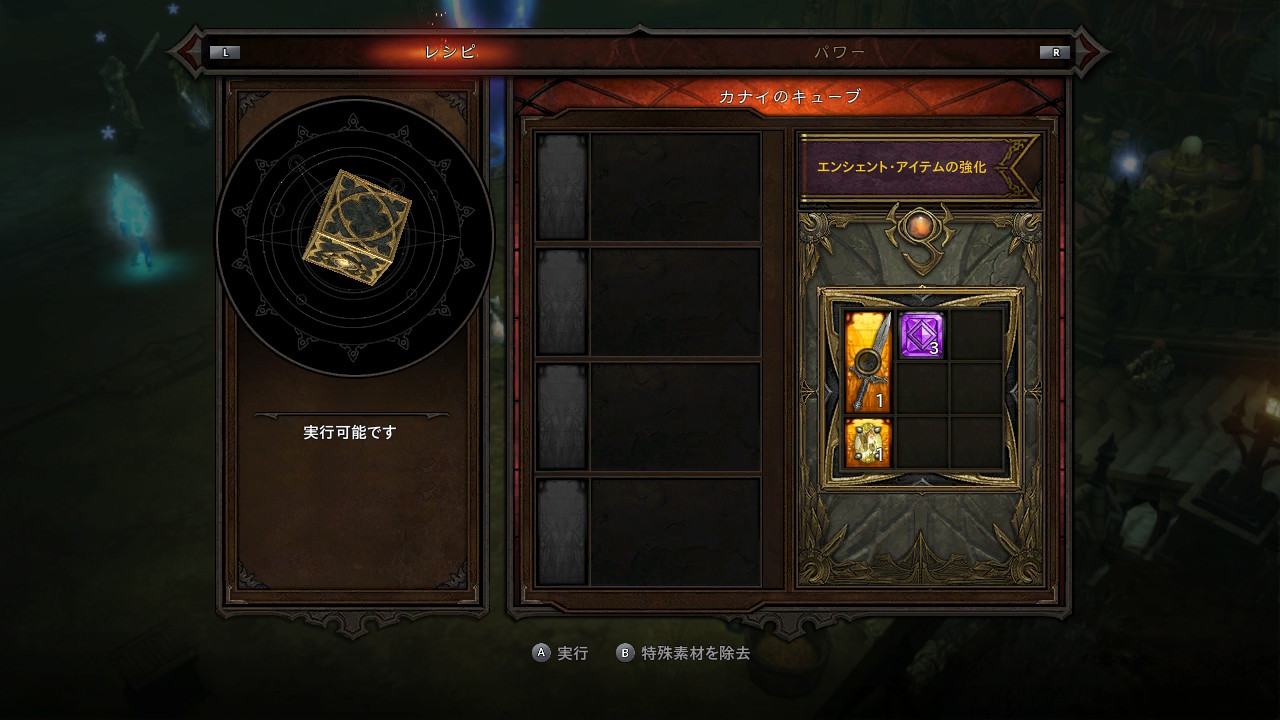Switch to the レシピ tab
The image size is (1280, 720).
450,52
